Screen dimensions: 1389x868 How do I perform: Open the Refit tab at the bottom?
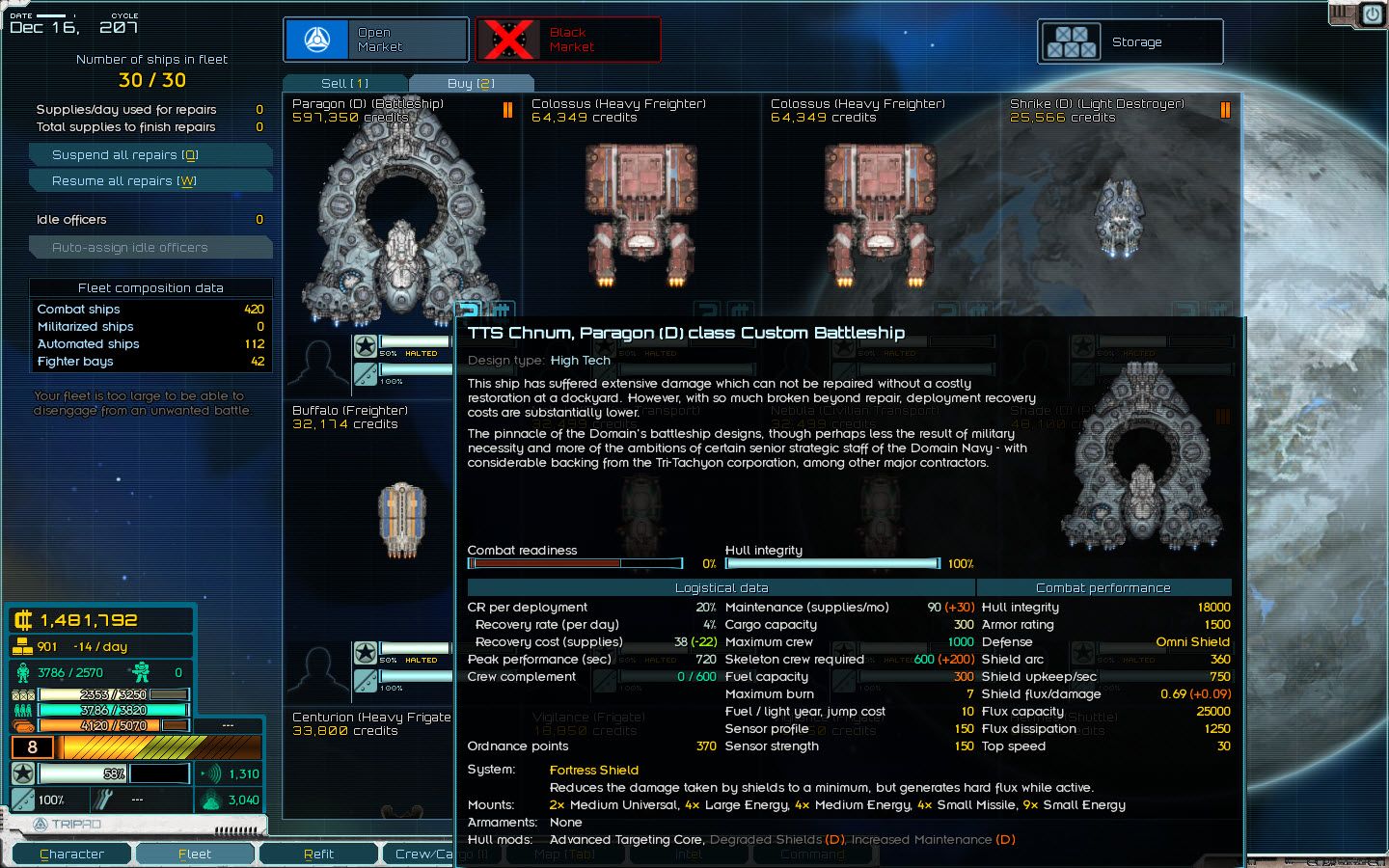(318, 853)
